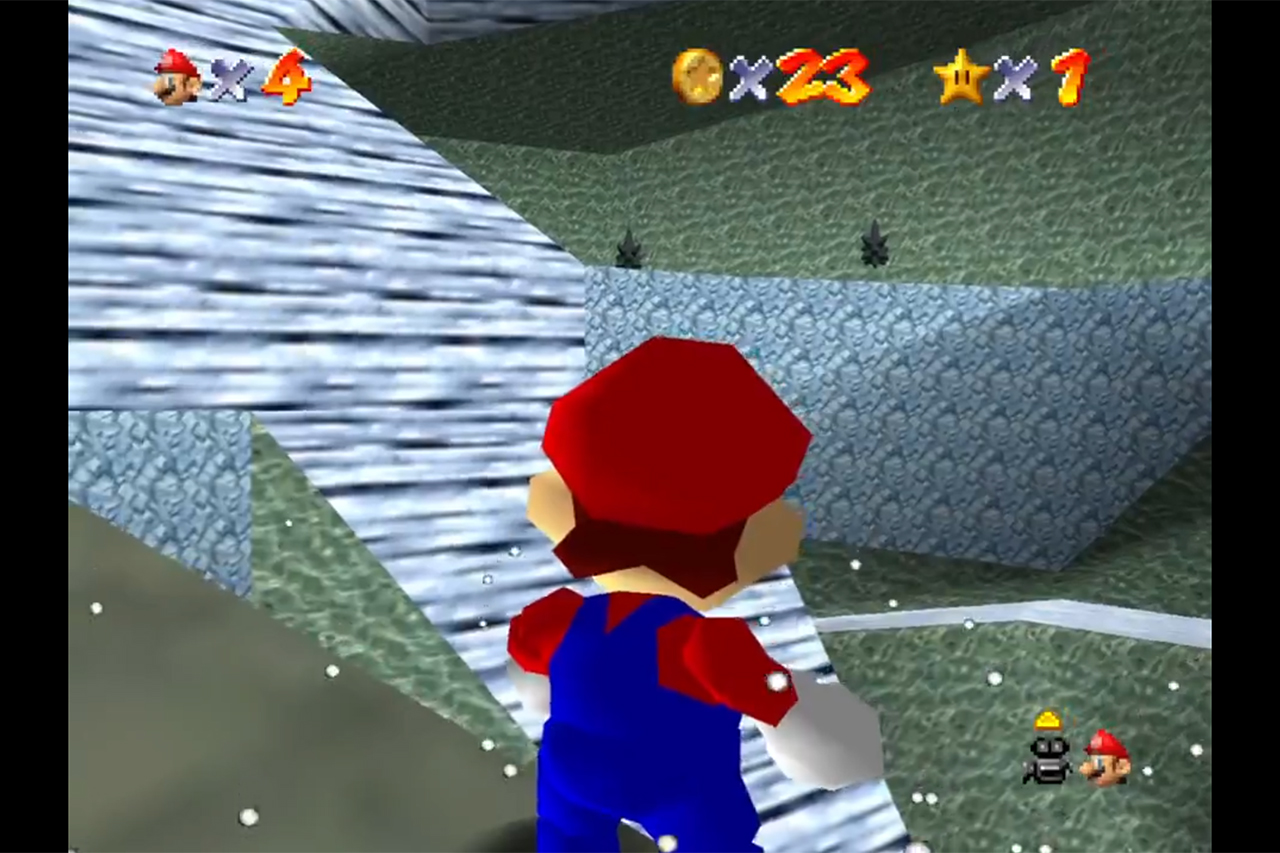The image size is (1280, 853).
Task: Click the star counter icon in the HUD
Action: coord(962,76)
